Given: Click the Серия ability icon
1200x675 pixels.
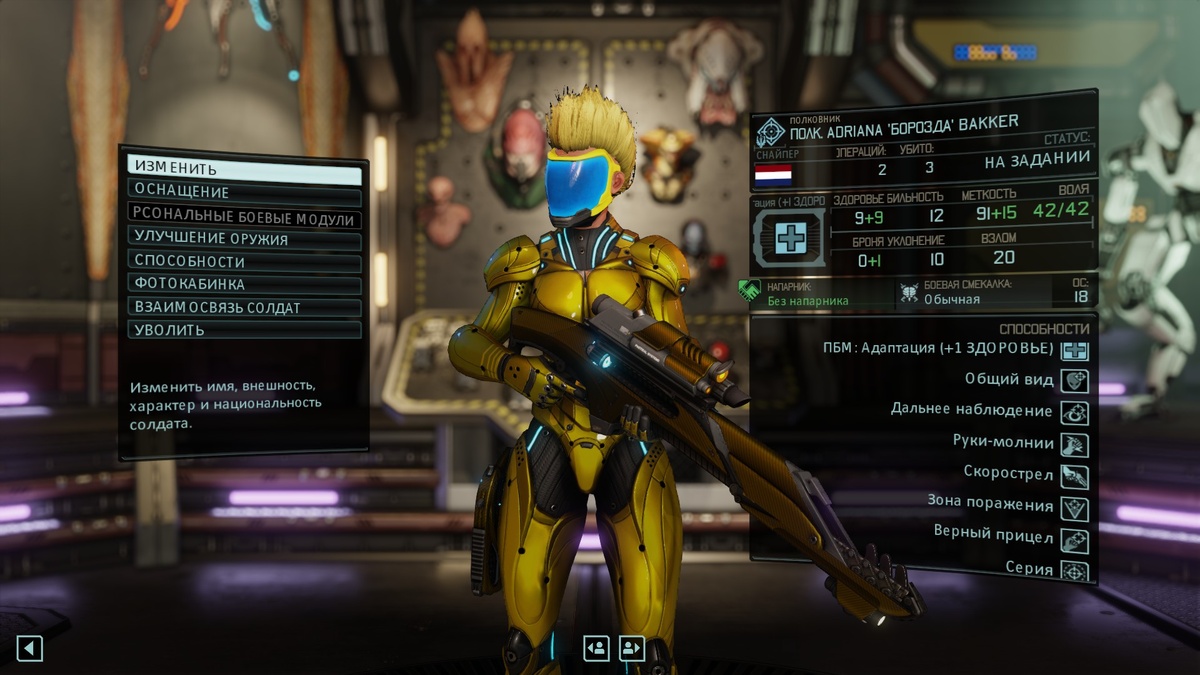Looking at the screenshot, I should [x=1075, y=570].
